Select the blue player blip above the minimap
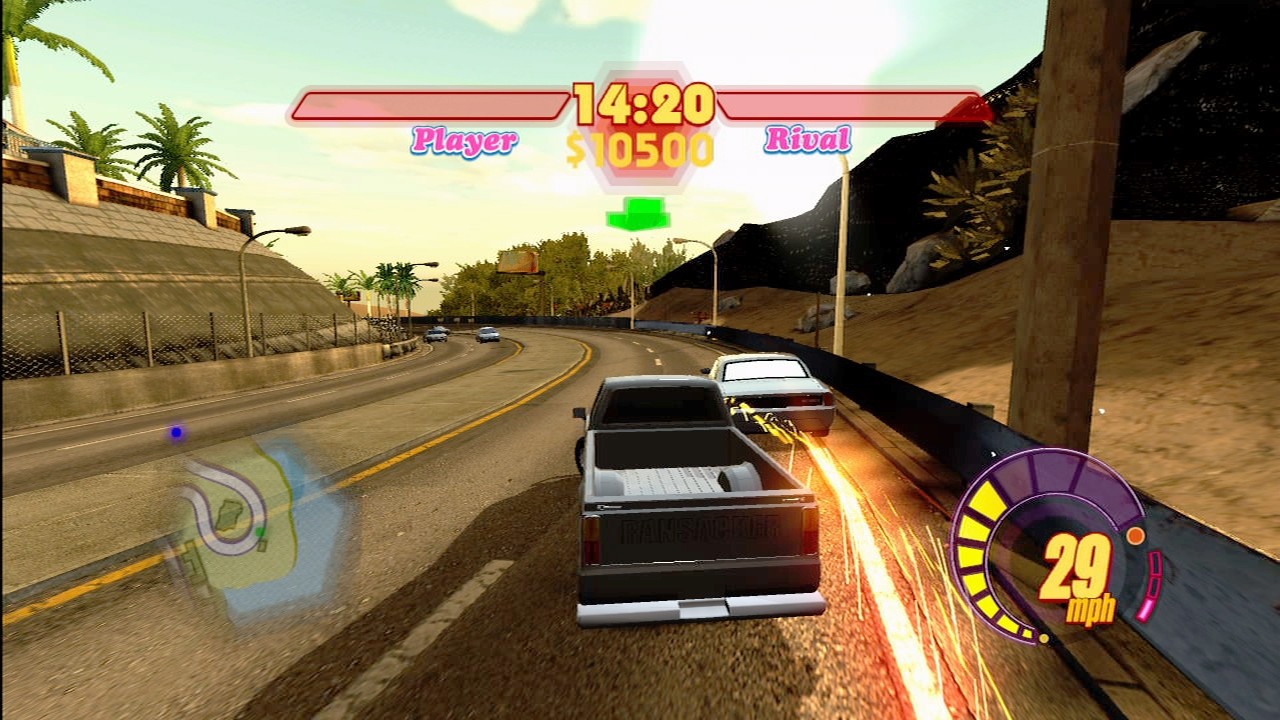The height and width of the screenshot is (720, 1280). (175, 432)
